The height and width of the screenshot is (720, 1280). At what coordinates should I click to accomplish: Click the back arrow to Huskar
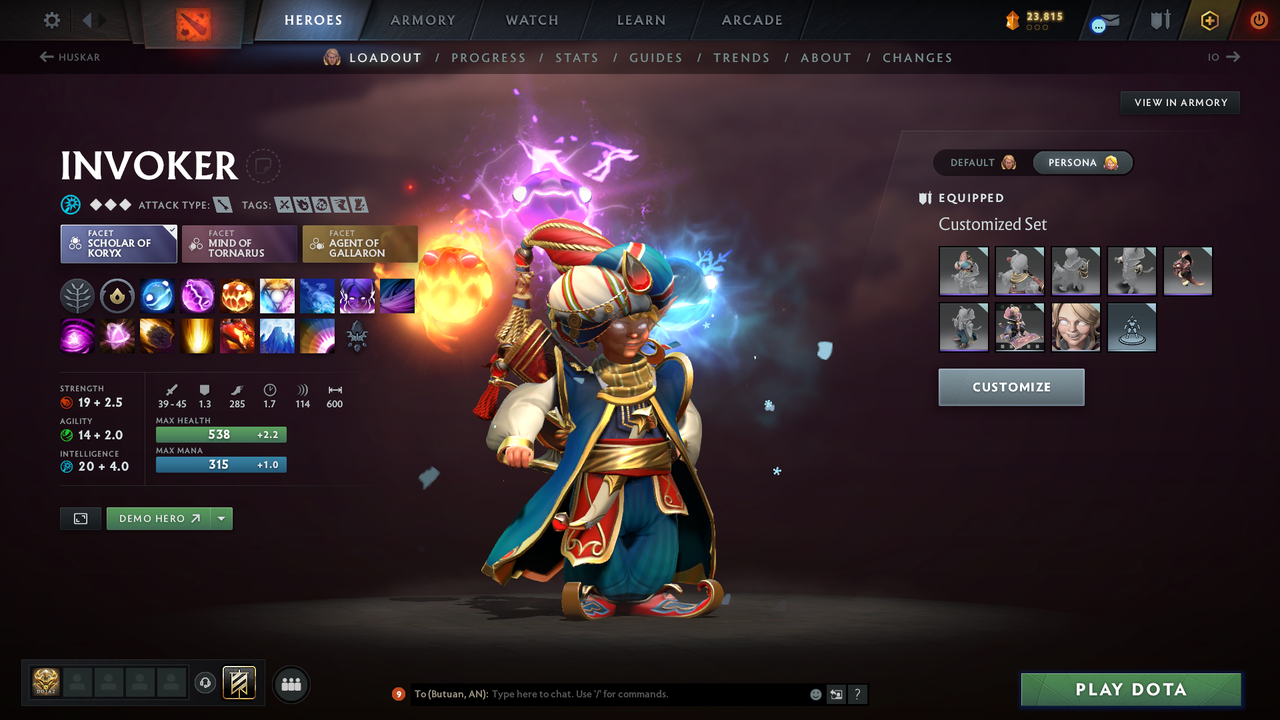[47, 57]
